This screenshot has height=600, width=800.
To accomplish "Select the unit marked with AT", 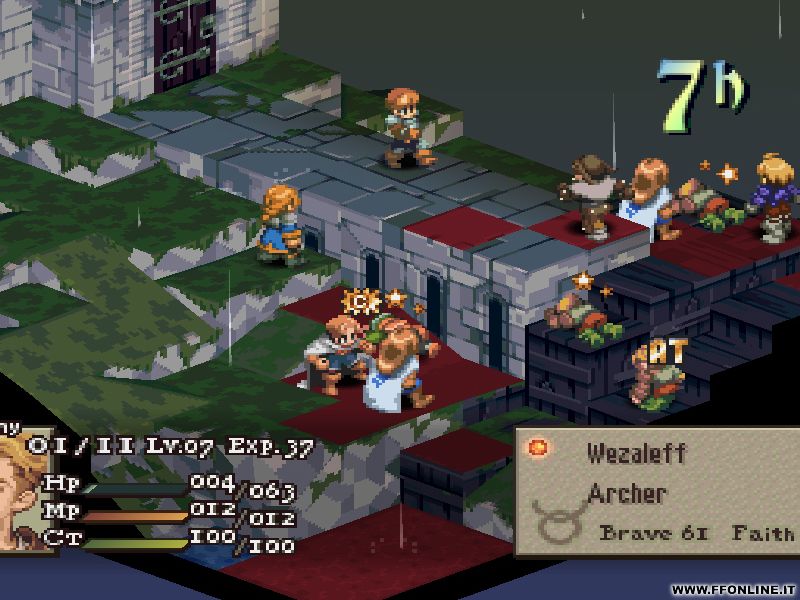I will coord(657,374).
